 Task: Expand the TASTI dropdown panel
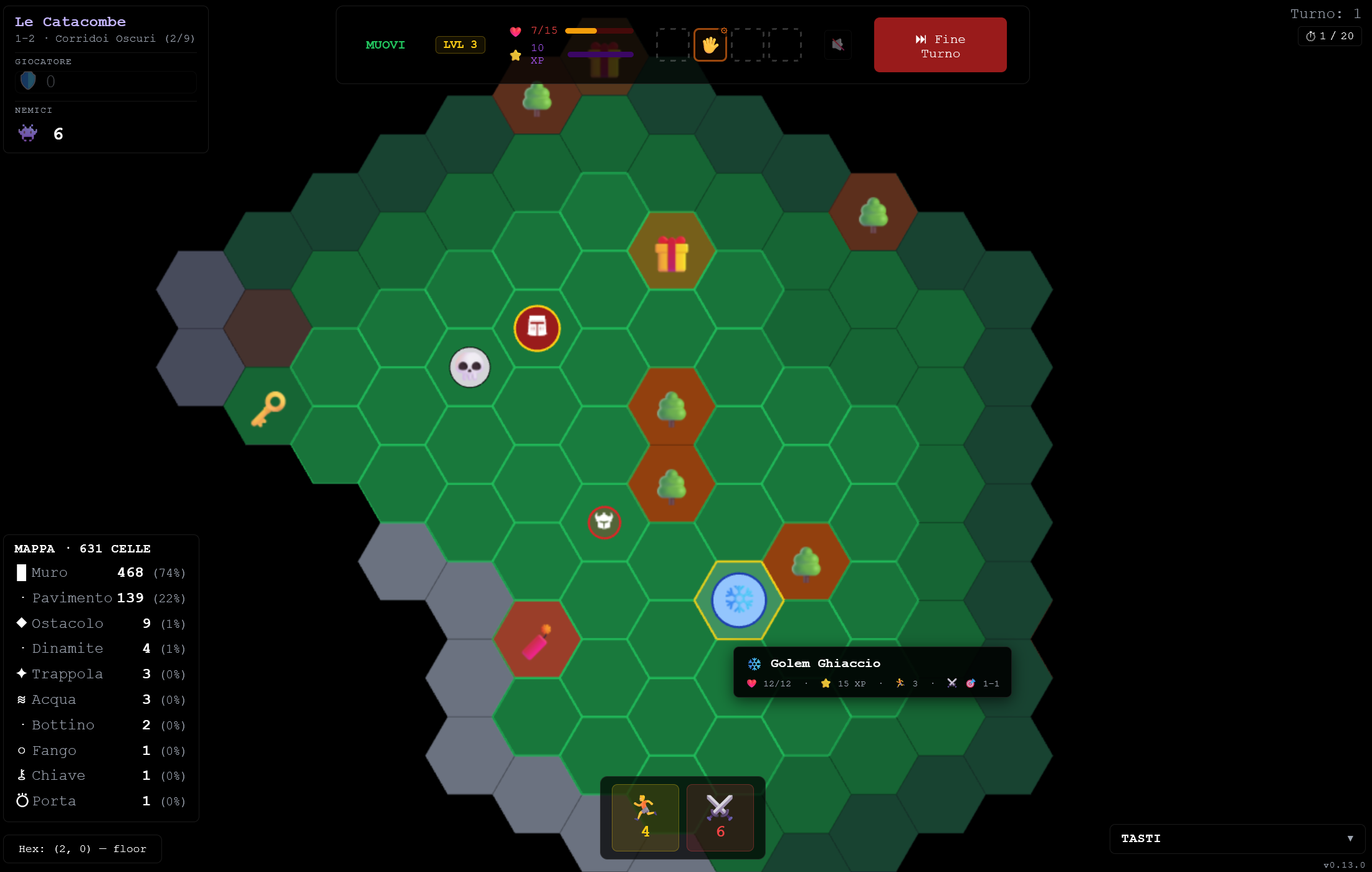point(1237,838)
